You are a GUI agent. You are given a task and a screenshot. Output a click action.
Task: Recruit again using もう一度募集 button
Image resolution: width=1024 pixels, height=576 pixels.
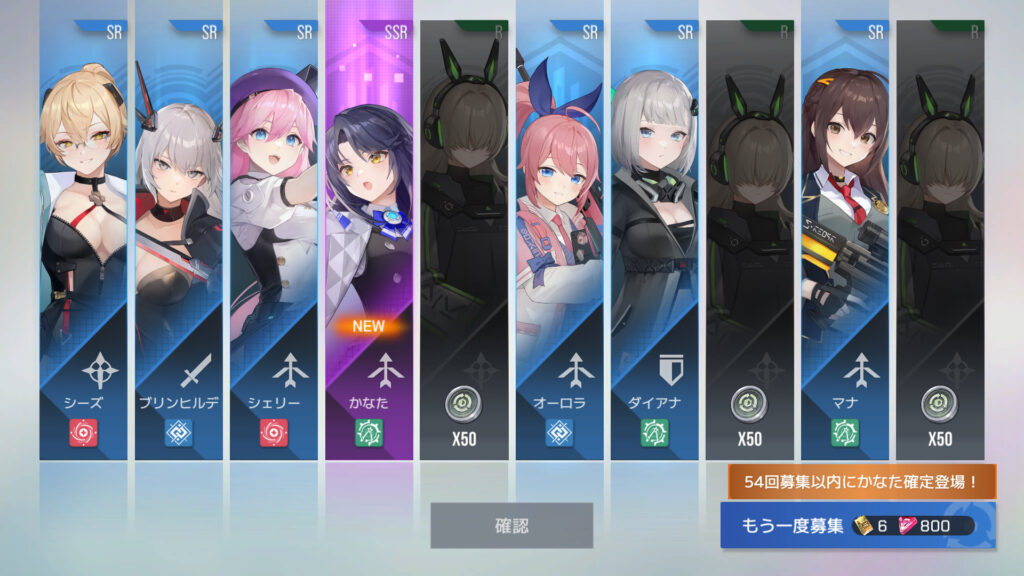(857, 525)
